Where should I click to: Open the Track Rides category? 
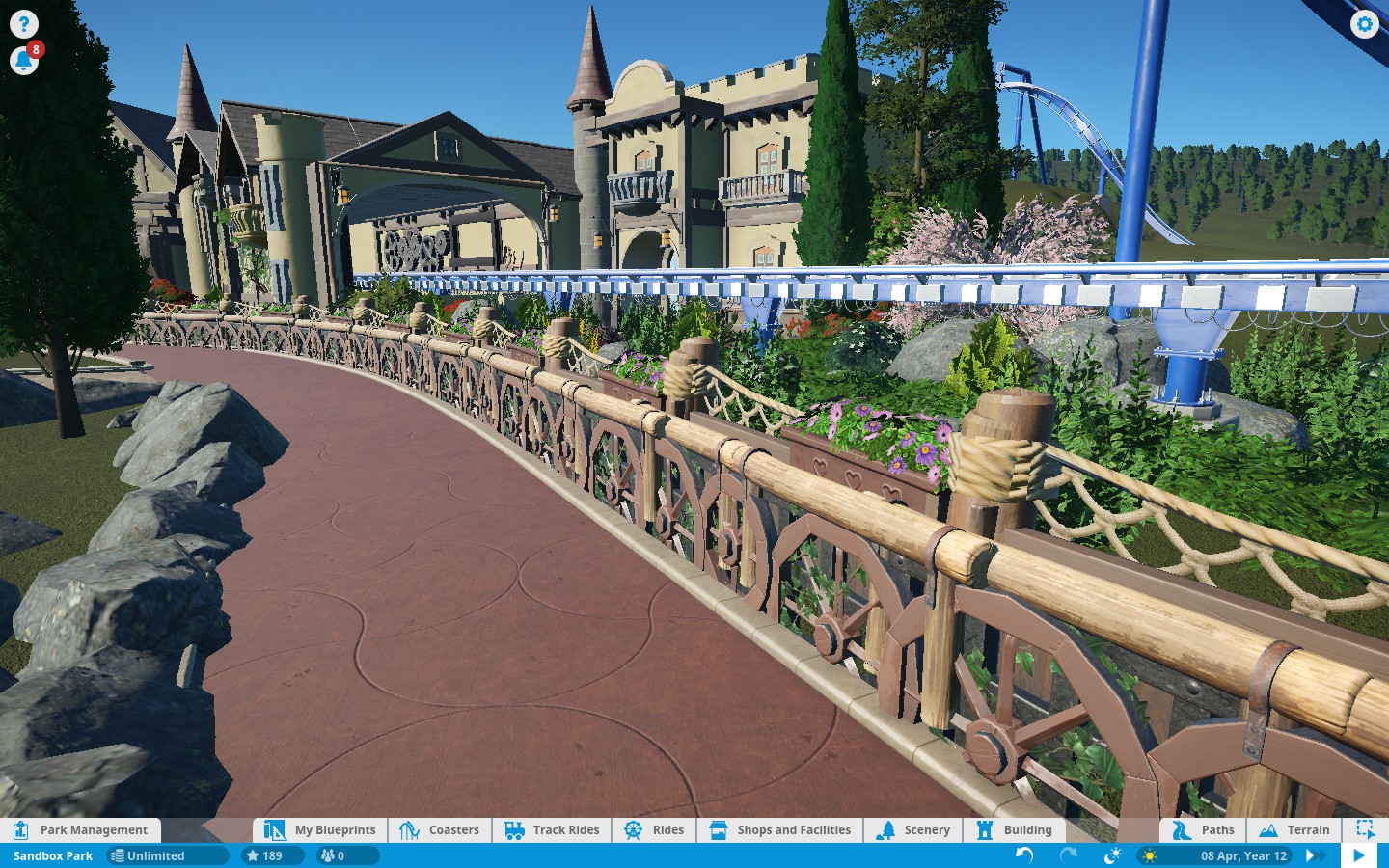(x=552, y=829)
